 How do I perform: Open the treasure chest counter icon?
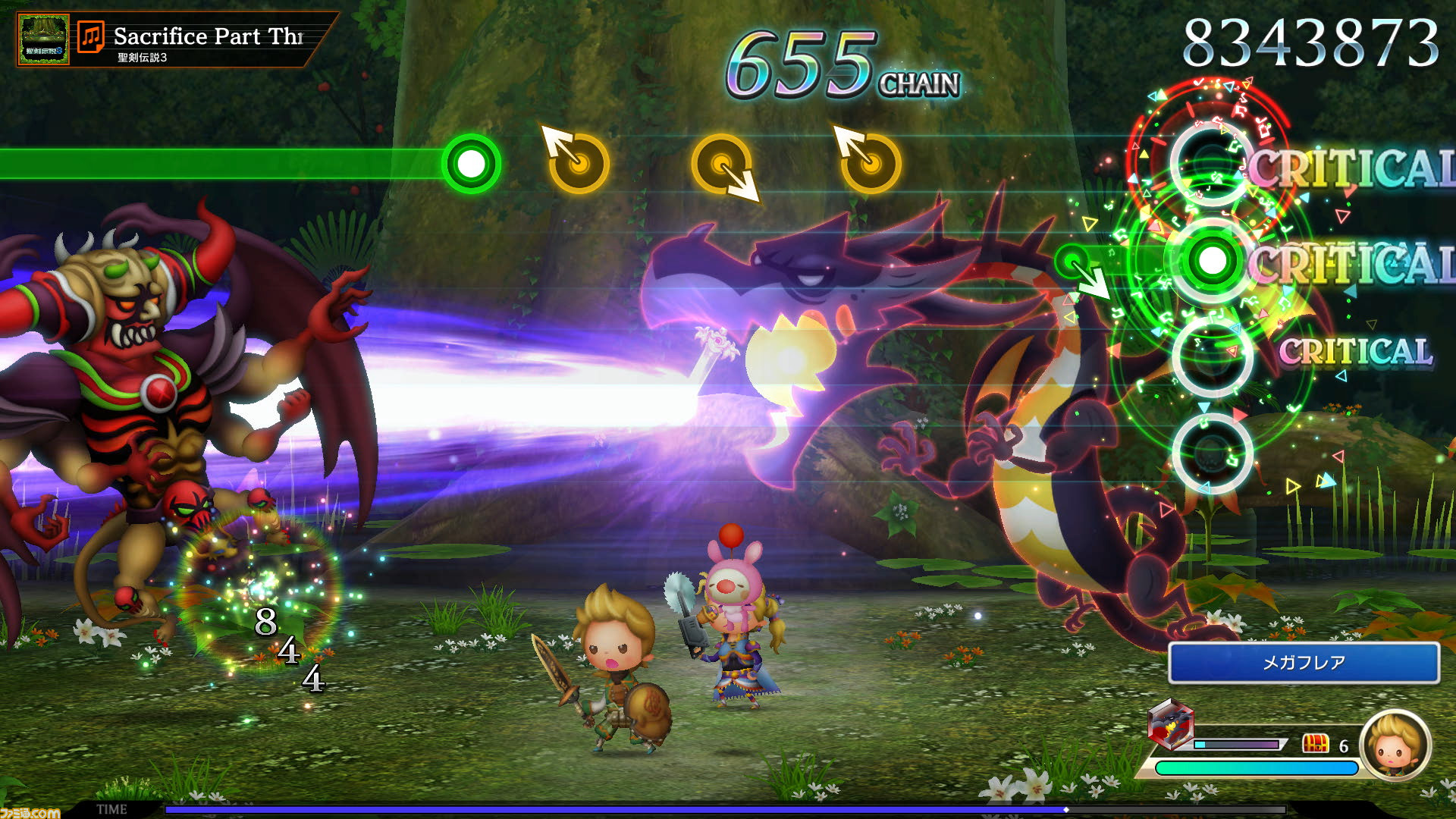(1316, 744)
